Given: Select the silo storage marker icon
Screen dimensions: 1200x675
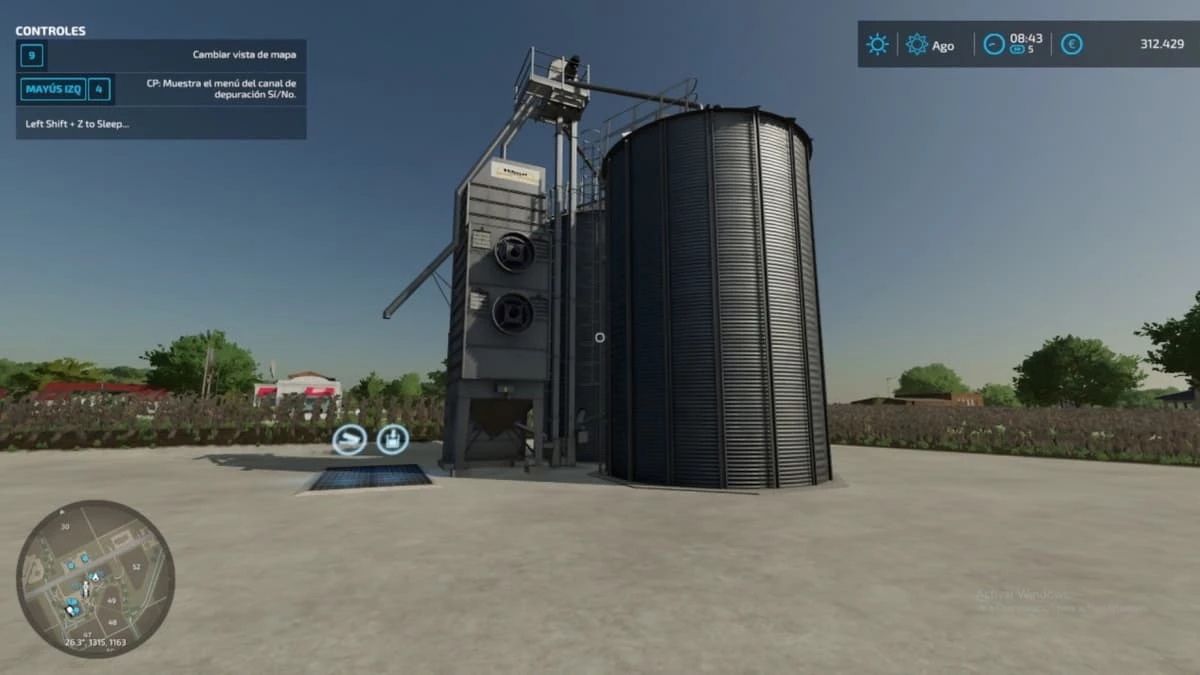Looking at the screenshot, I should [392, 439].
